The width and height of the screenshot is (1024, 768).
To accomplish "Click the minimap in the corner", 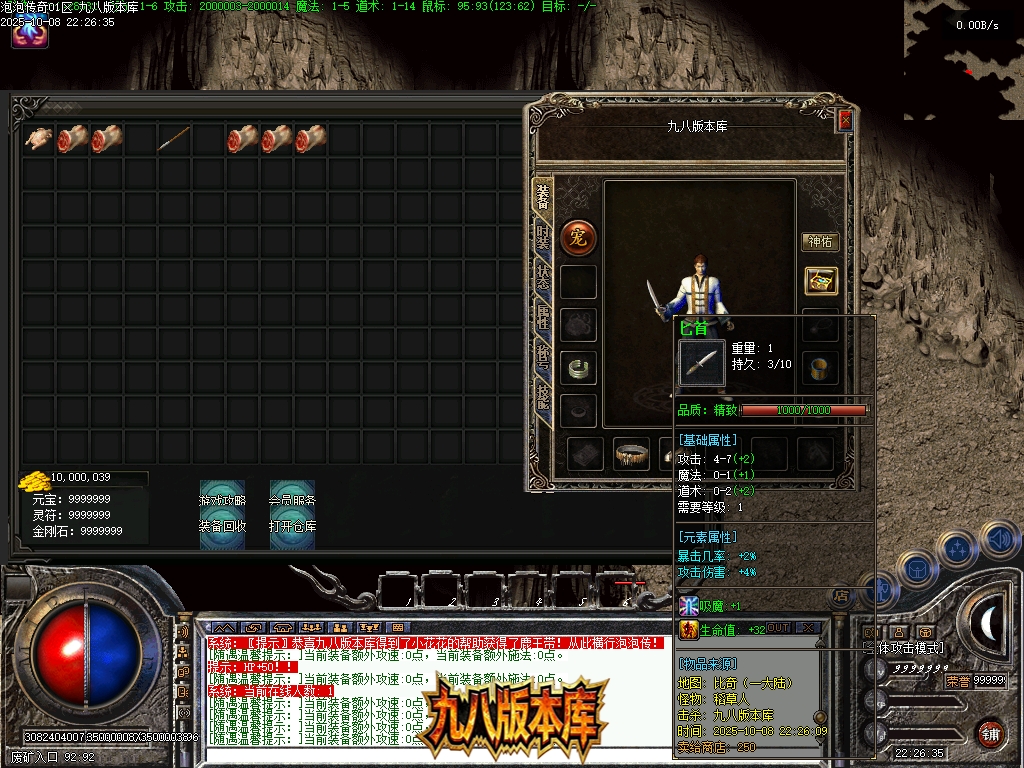I will point(964,60).
